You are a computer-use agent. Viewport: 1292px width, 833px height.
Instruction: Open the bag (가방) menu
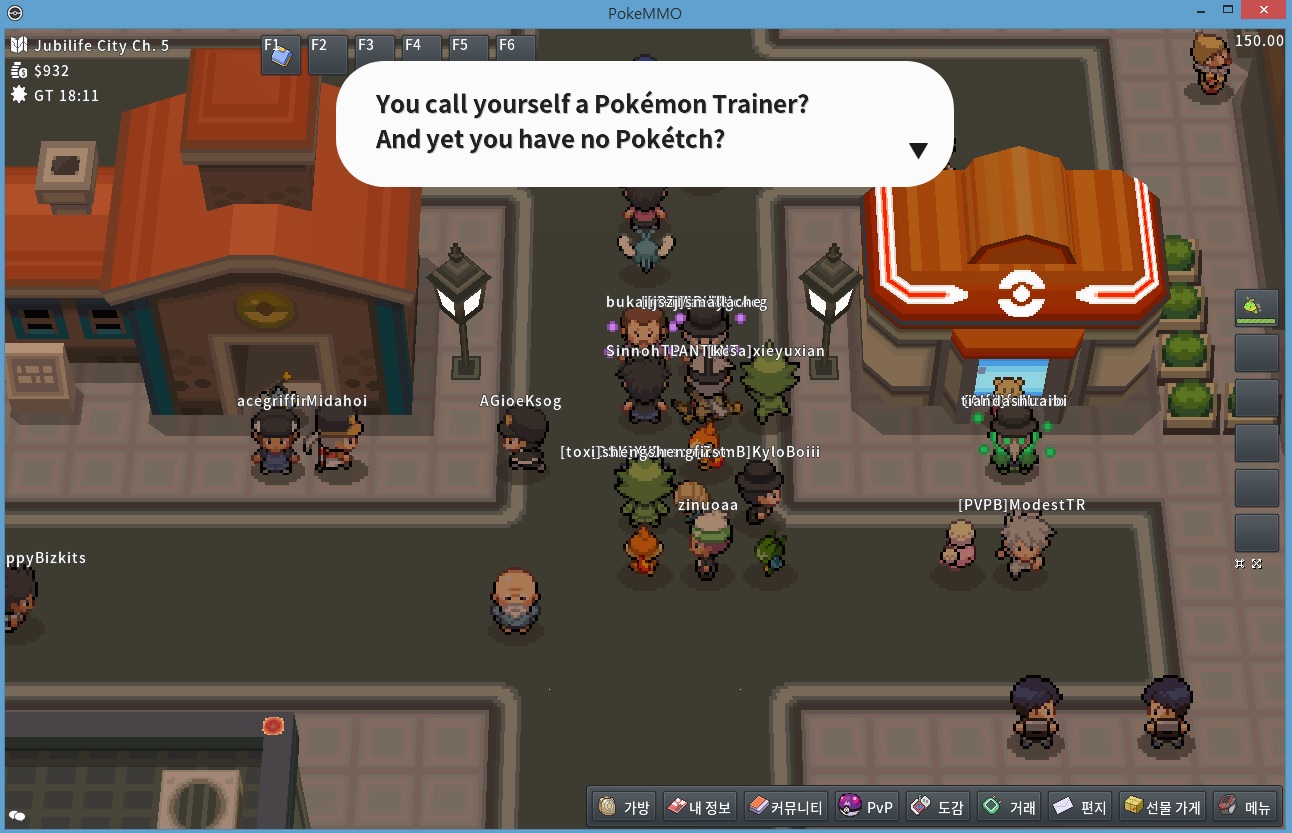click(625, 806)
